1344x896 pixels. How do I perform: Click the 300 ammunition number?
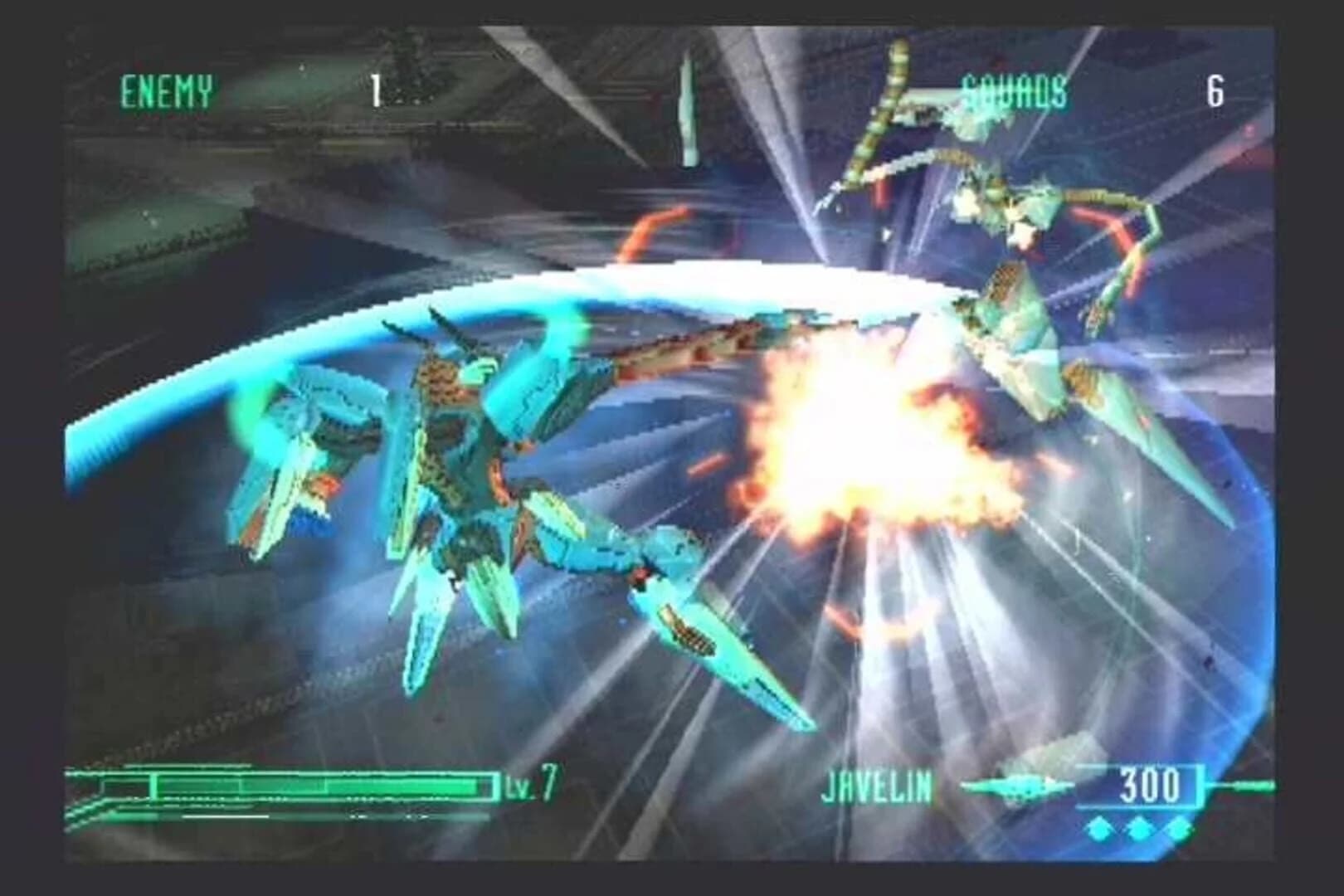pyautogui.click(x=1151, y=786)
